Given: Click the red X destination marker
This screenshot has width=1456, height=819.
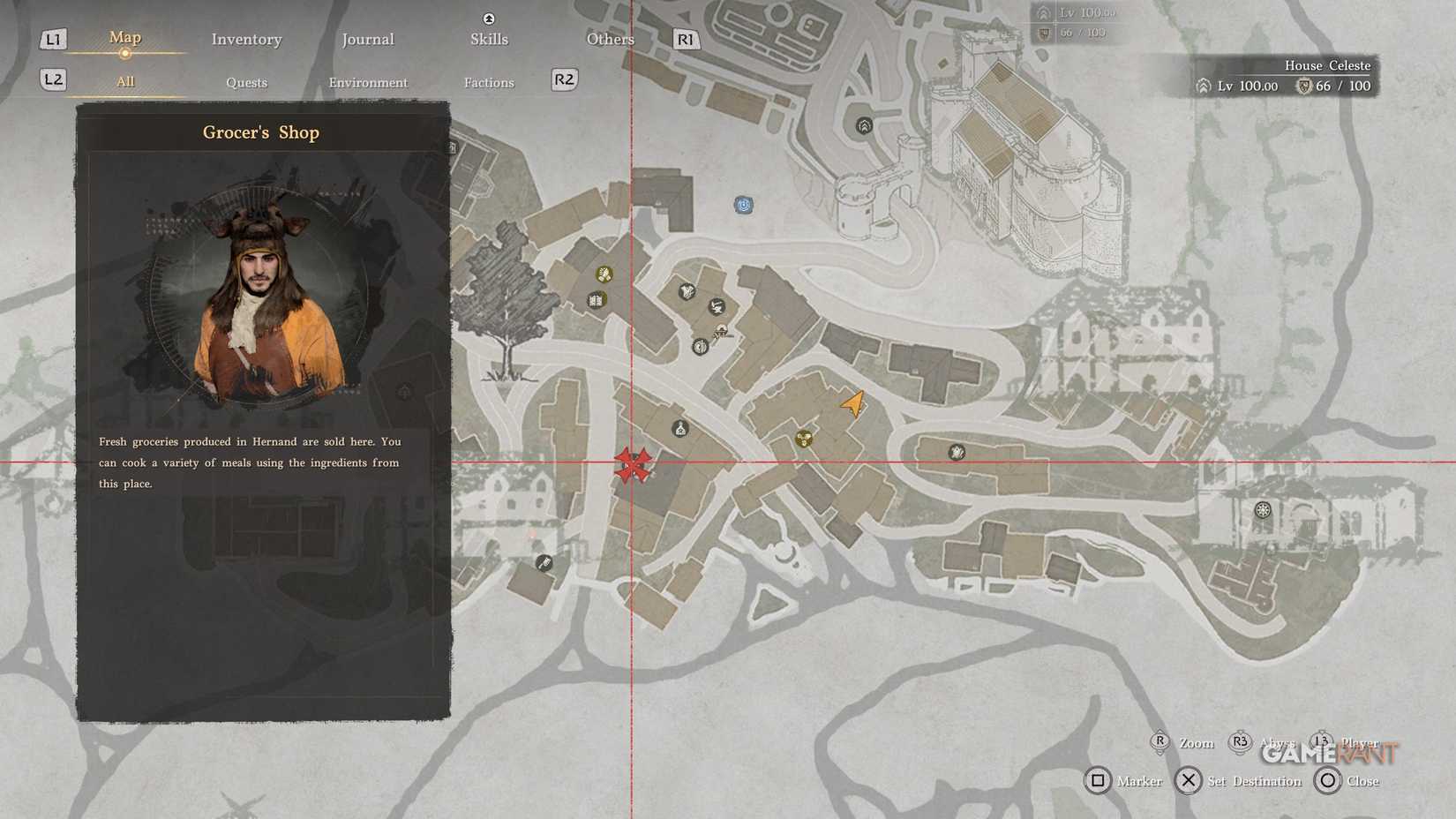Looking at the screenshot, I should pos(633,464).
